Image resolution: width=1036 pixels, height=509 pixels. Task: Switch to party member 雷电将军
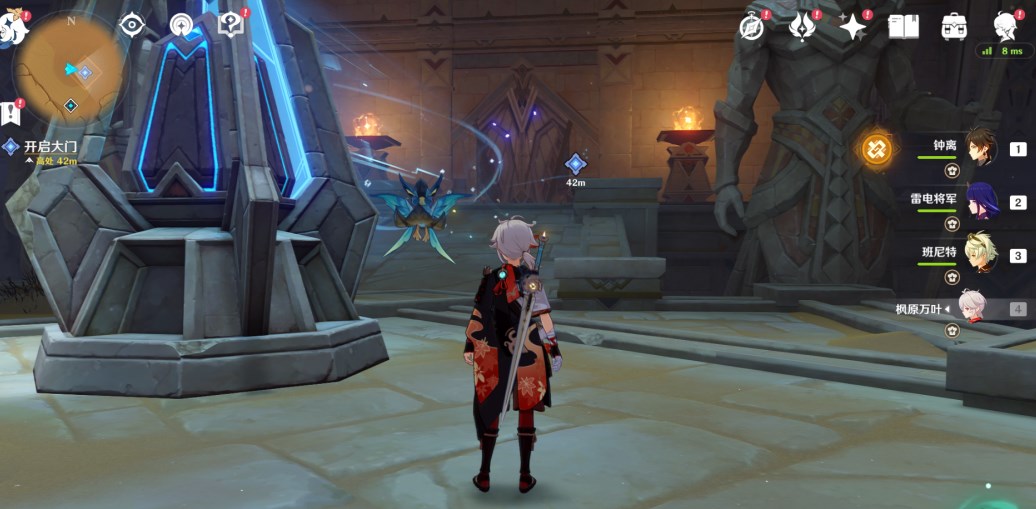(980, 201)
